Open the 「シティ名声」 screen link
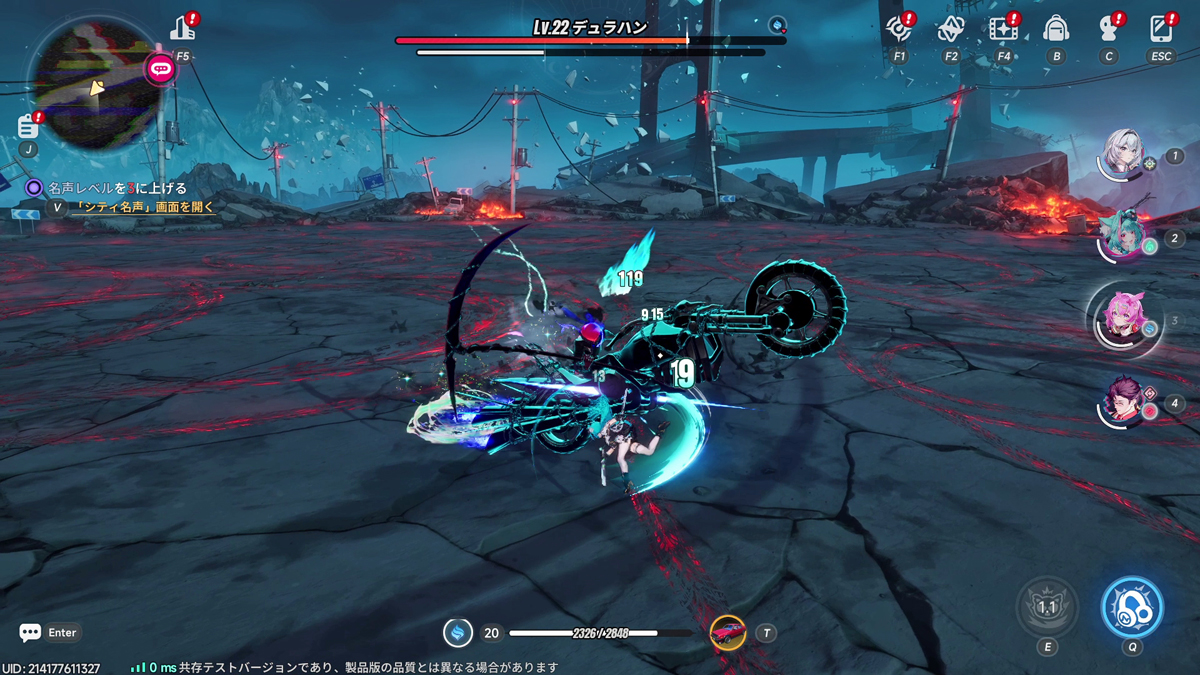 [144, 208]
